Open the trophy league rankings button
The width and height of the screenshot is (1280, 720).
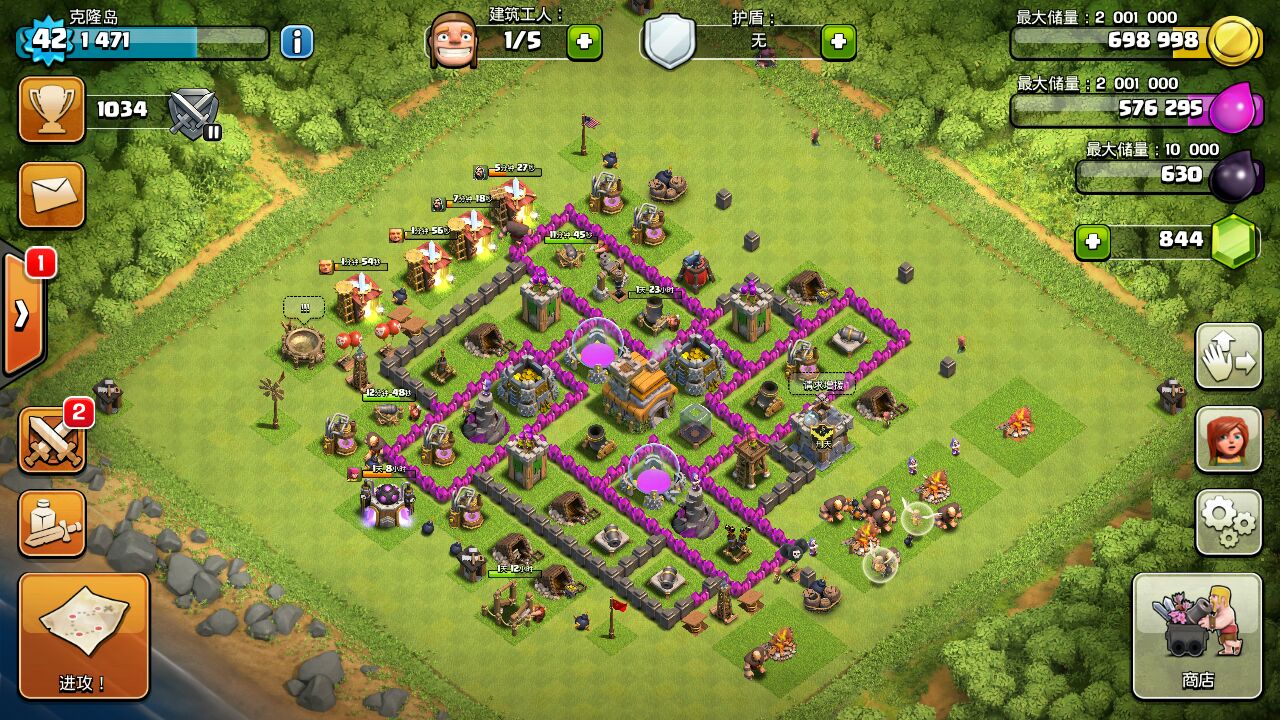click(51, 109)
